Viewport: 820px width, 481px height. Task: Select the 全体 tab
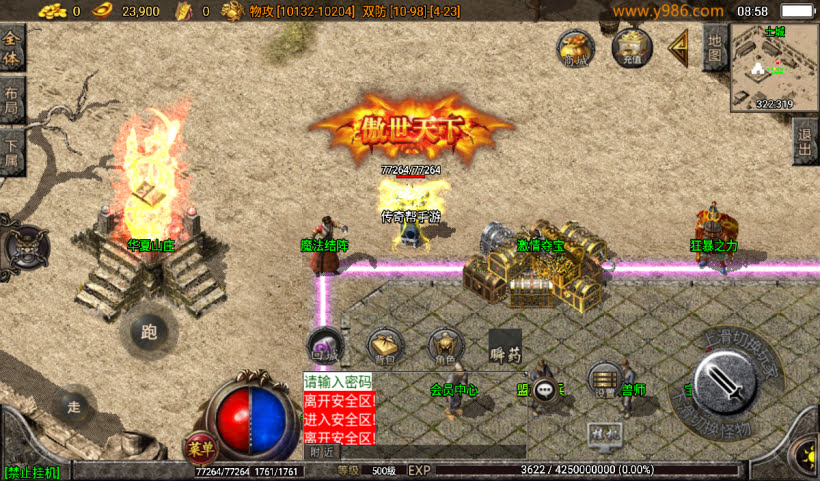coord(12,48)
